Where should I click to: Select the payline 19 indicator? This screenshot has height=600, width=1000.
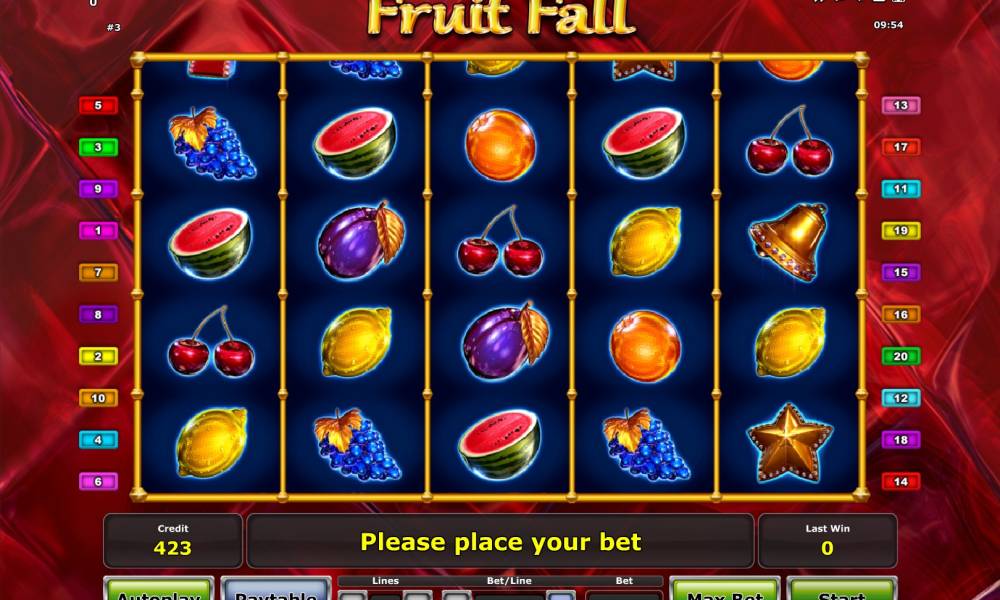pyautogui.click(x=901, y=231)
